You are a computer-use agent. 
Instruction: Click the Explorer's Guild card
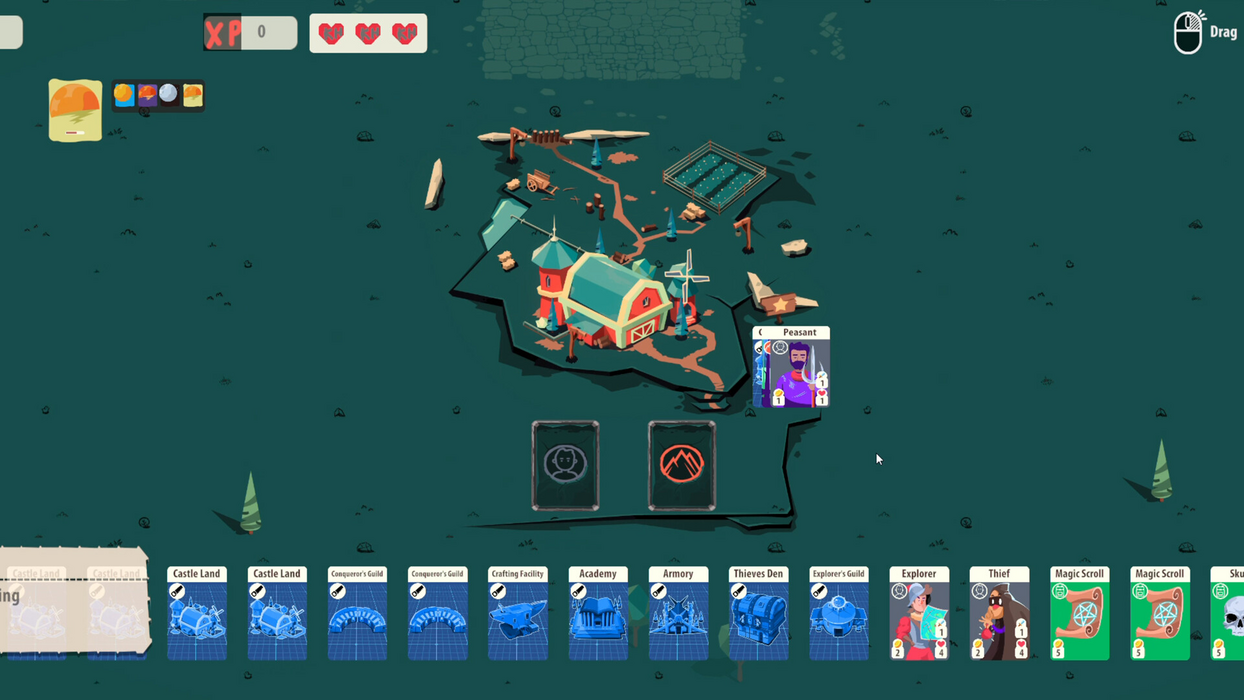(839, 613)
